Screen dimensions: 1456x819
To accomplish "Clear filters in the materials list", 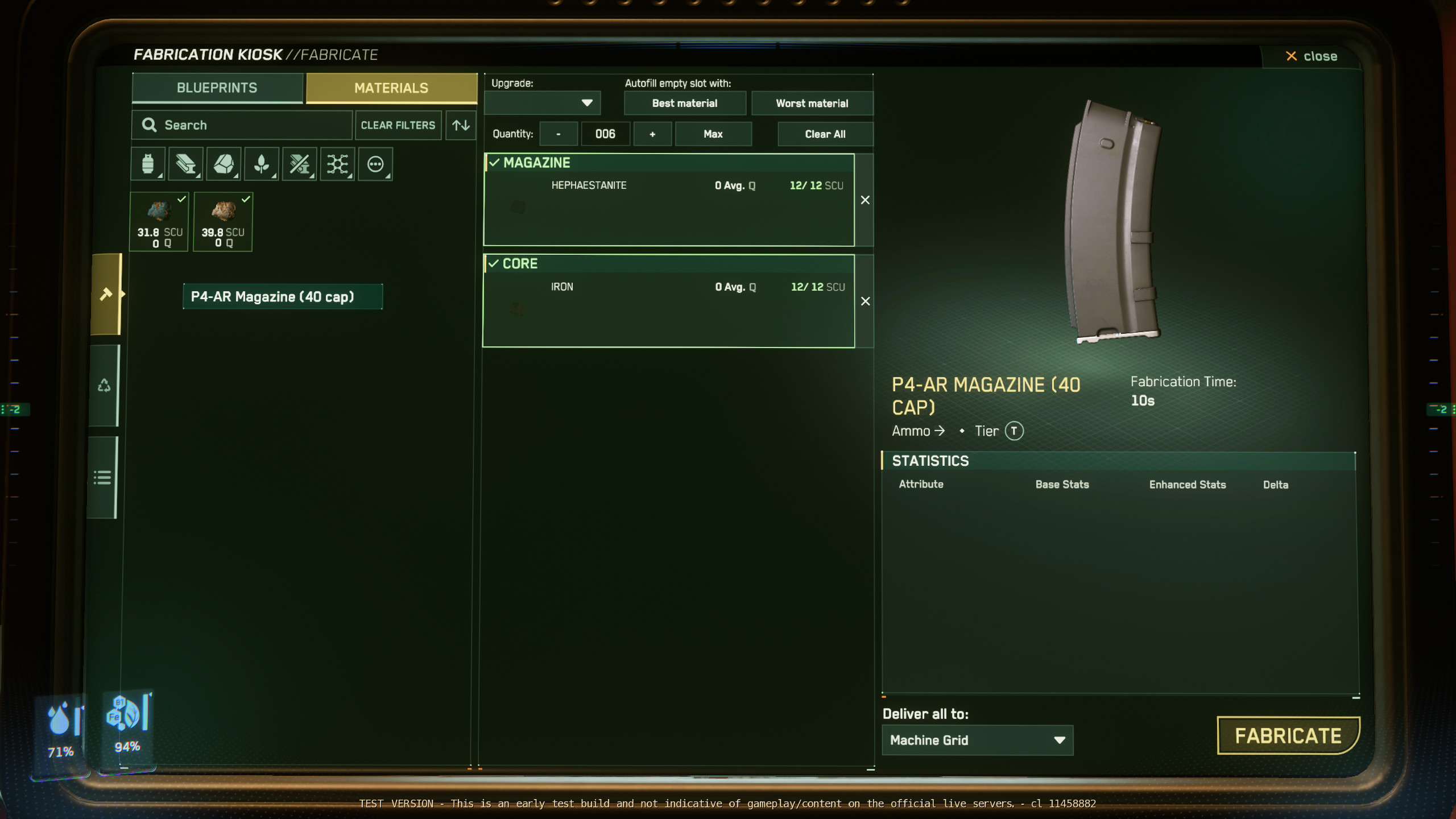I will click(x=398, y=125).
